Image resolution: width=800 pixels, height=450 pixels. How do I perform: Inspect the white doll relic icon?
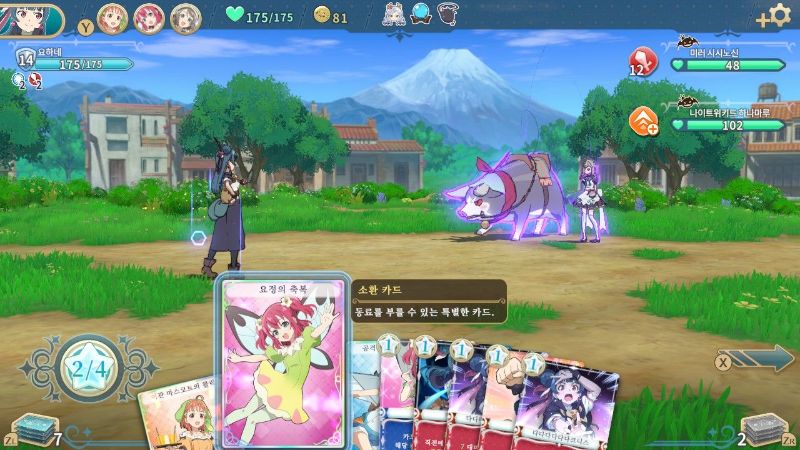coord(393,14)
